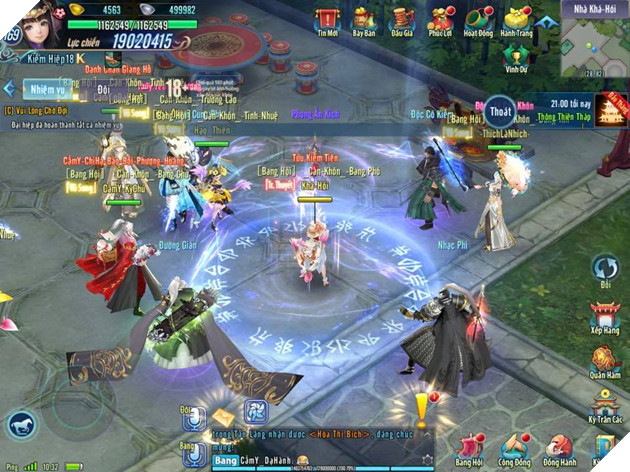The height and width of the screenshot is (472, 630).
Task: Open the Đồng Hành companion menu
Action: 560,448
